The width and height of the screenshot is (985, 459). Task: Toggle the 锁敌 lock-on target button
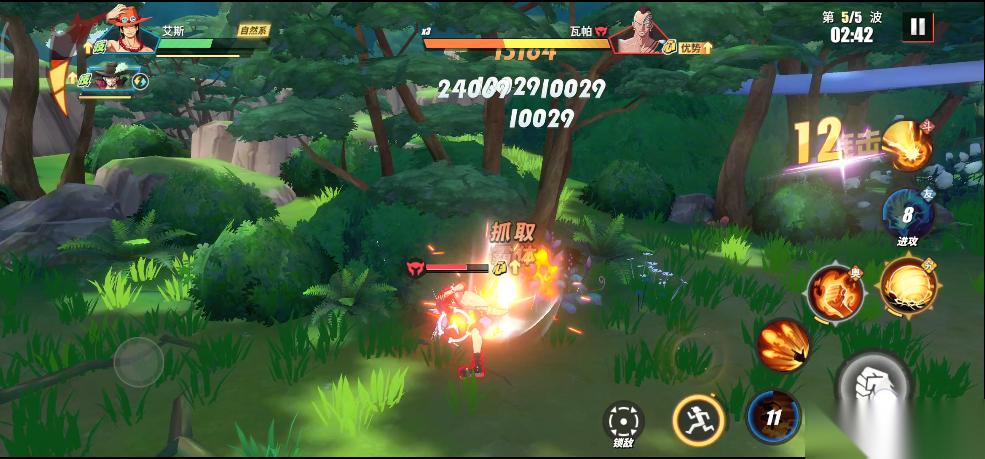click(624, 419)
